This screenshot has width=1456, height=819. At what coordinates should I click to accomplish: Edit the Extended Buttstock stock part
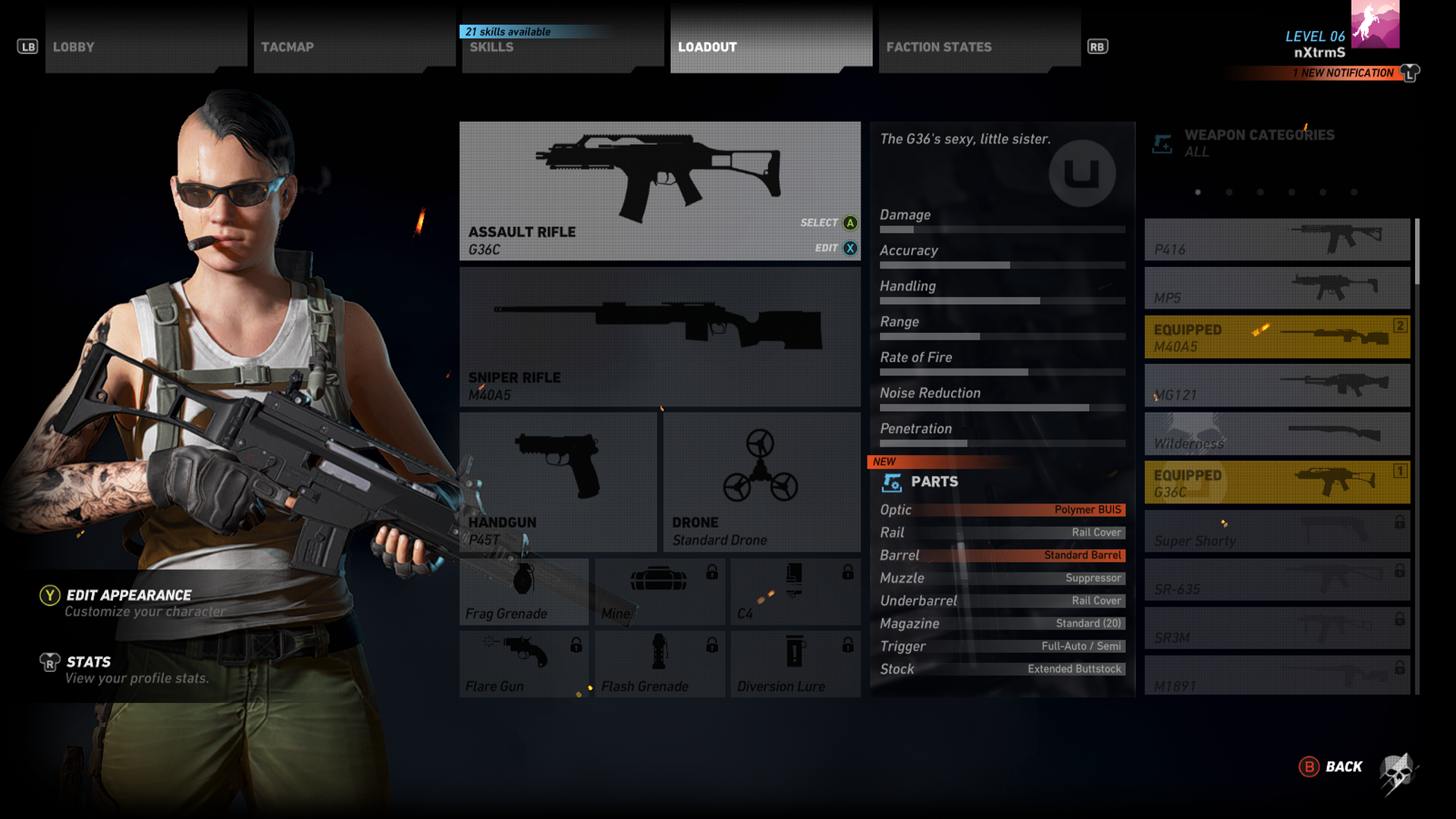pyautogui.click(x=1002, y=670)
